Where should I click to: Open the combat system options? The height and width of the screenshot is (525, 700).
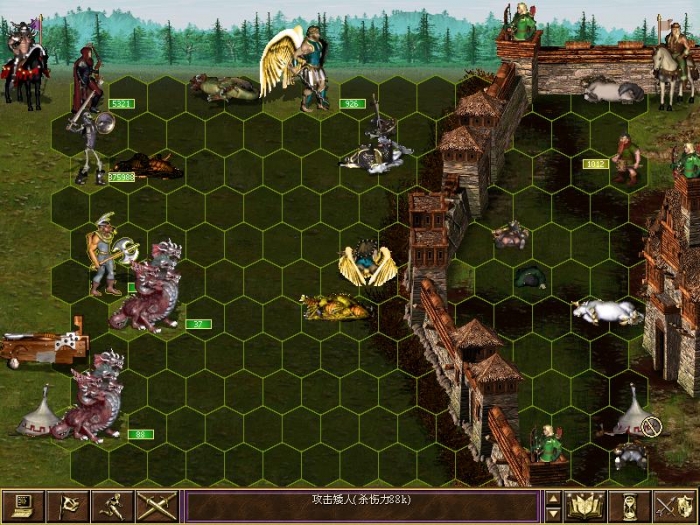click(x=23, y=506)
